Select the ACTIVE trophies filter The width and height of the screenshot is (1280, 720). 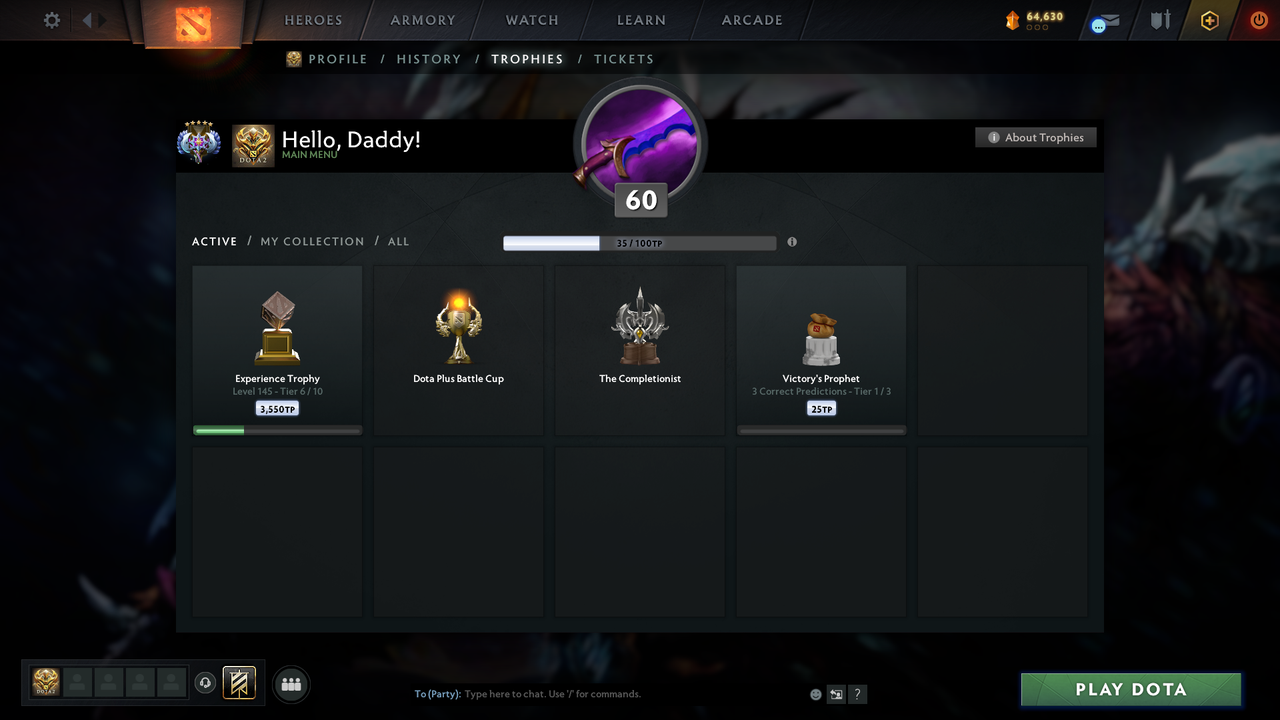pyautogui.click(x=214, y=241)
